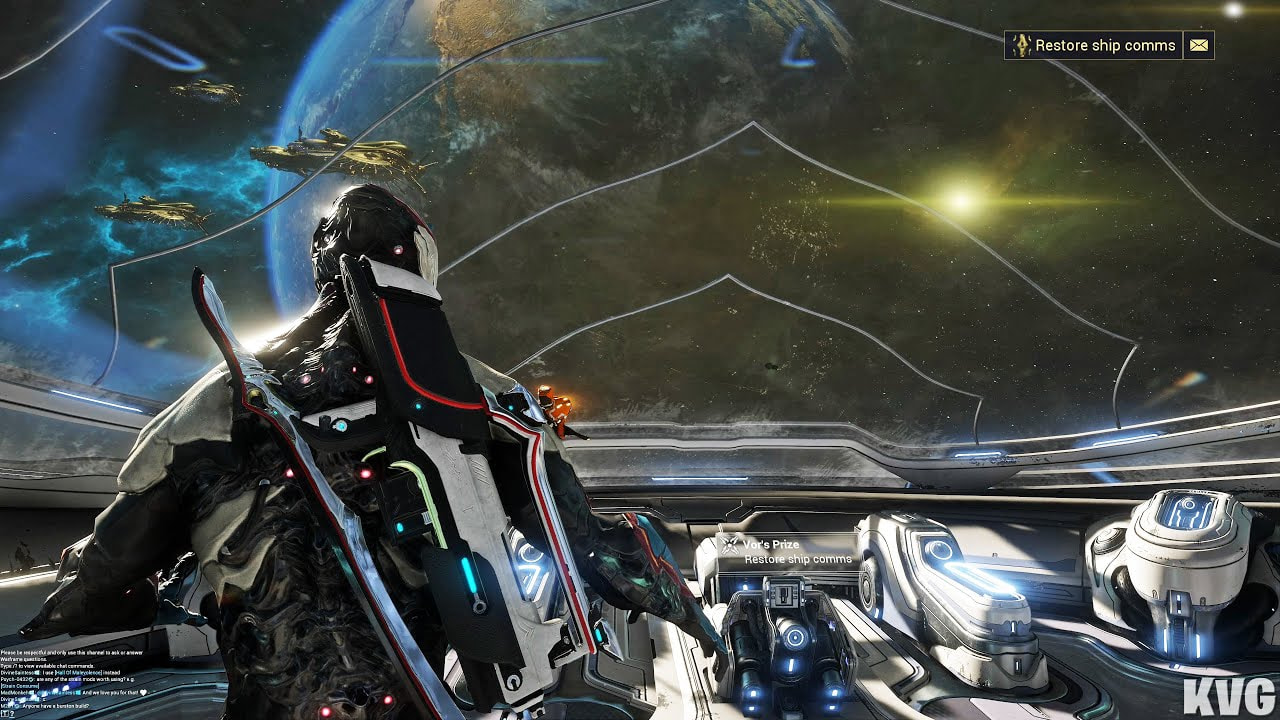Viewport: 1280px width, 720px height.
Task: Open the chat help question mark icon
Action: point(12,713)
